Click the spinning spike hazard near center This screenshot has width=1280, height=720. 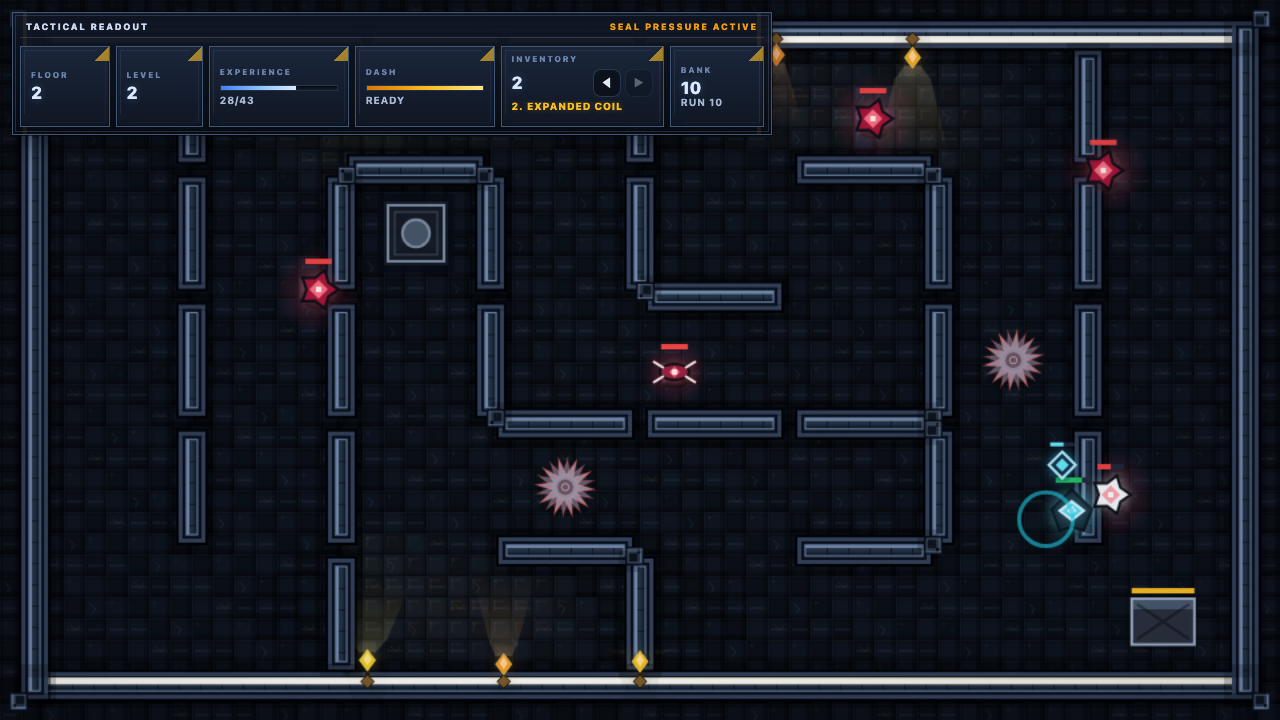[x=565, y=487]
